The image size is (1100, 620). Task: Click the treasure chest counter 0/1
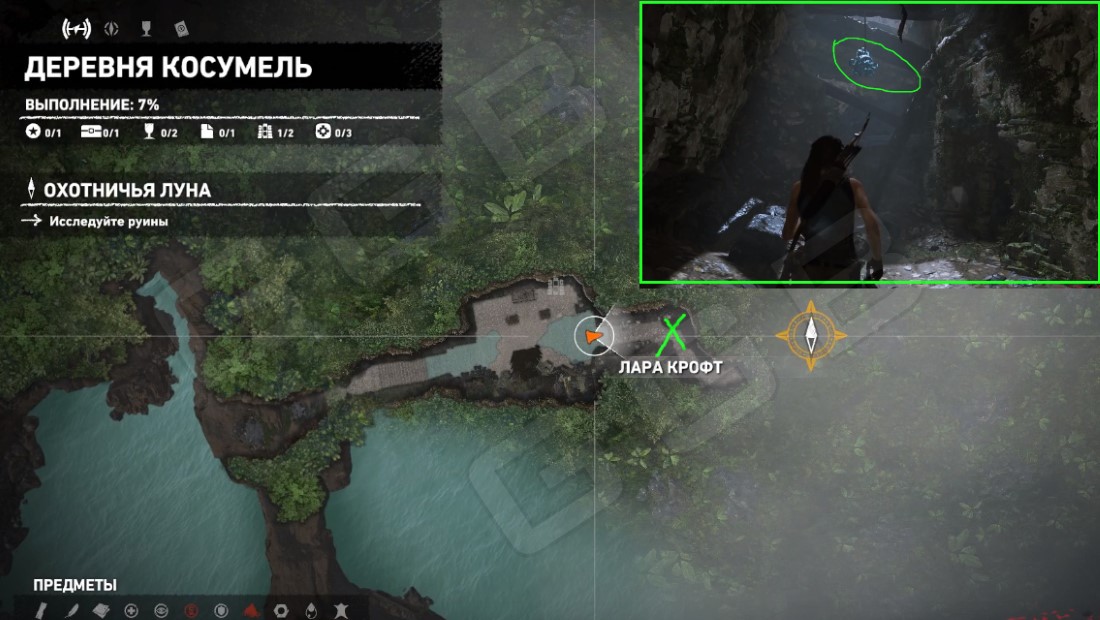click(x=100, y=133)
